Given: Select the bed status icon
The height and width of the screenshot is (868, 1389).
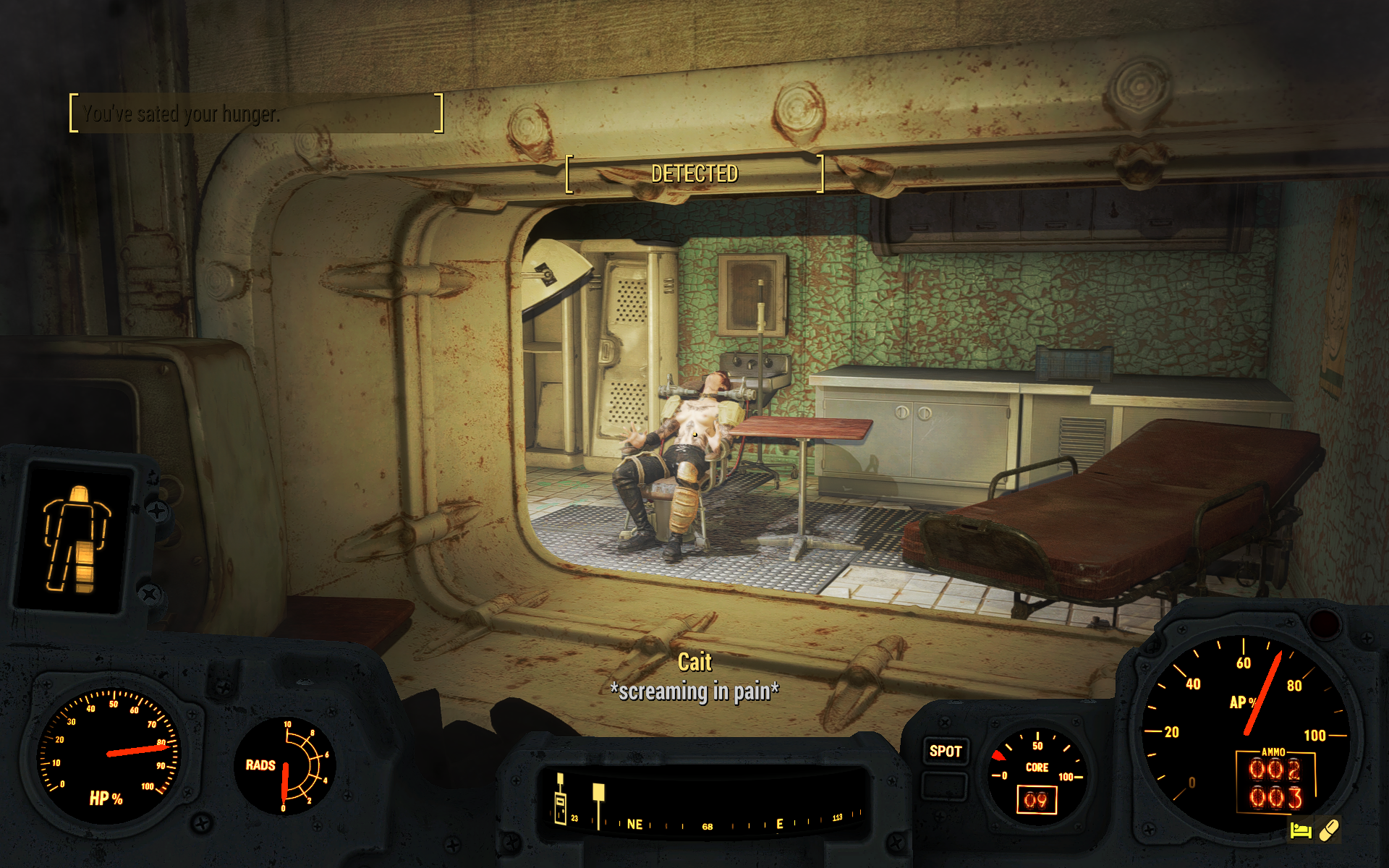Looking at the screenshot, I should point(1300,830).
